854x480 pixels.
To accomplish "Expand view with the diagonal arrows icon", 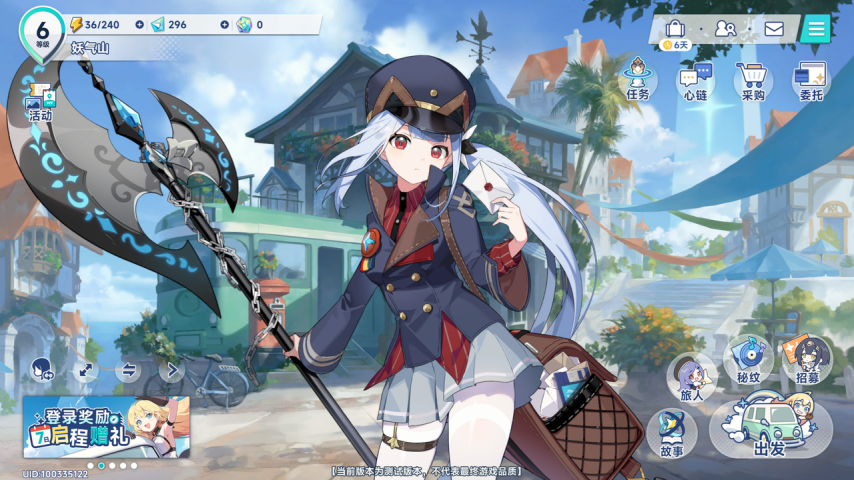I will pyautogui.click(x=86, y=370).
